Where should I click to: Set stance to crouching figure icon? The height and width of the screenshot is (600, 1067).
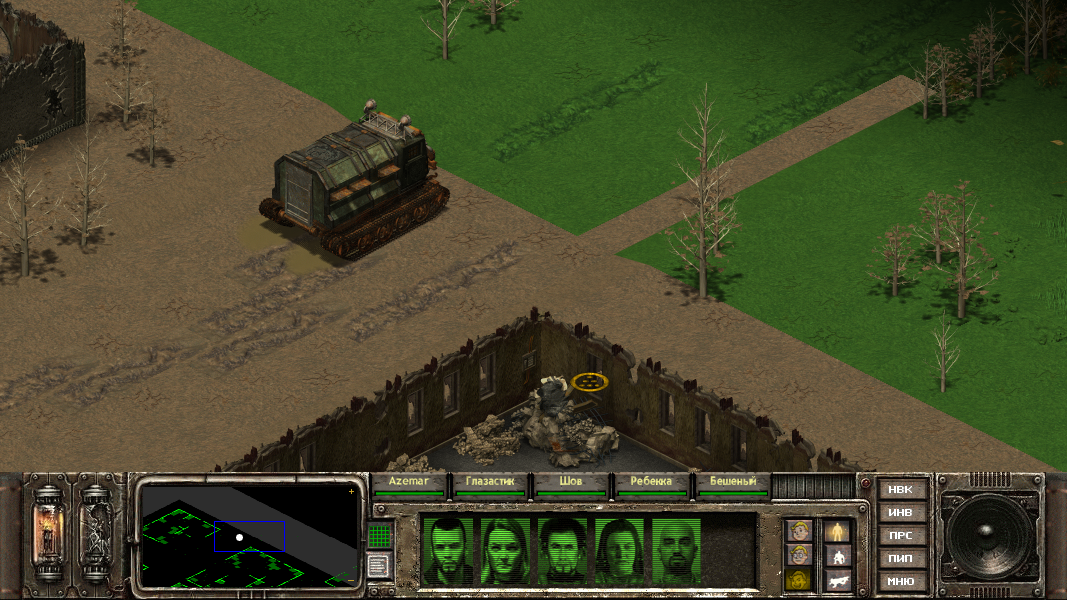pos(837,555)
